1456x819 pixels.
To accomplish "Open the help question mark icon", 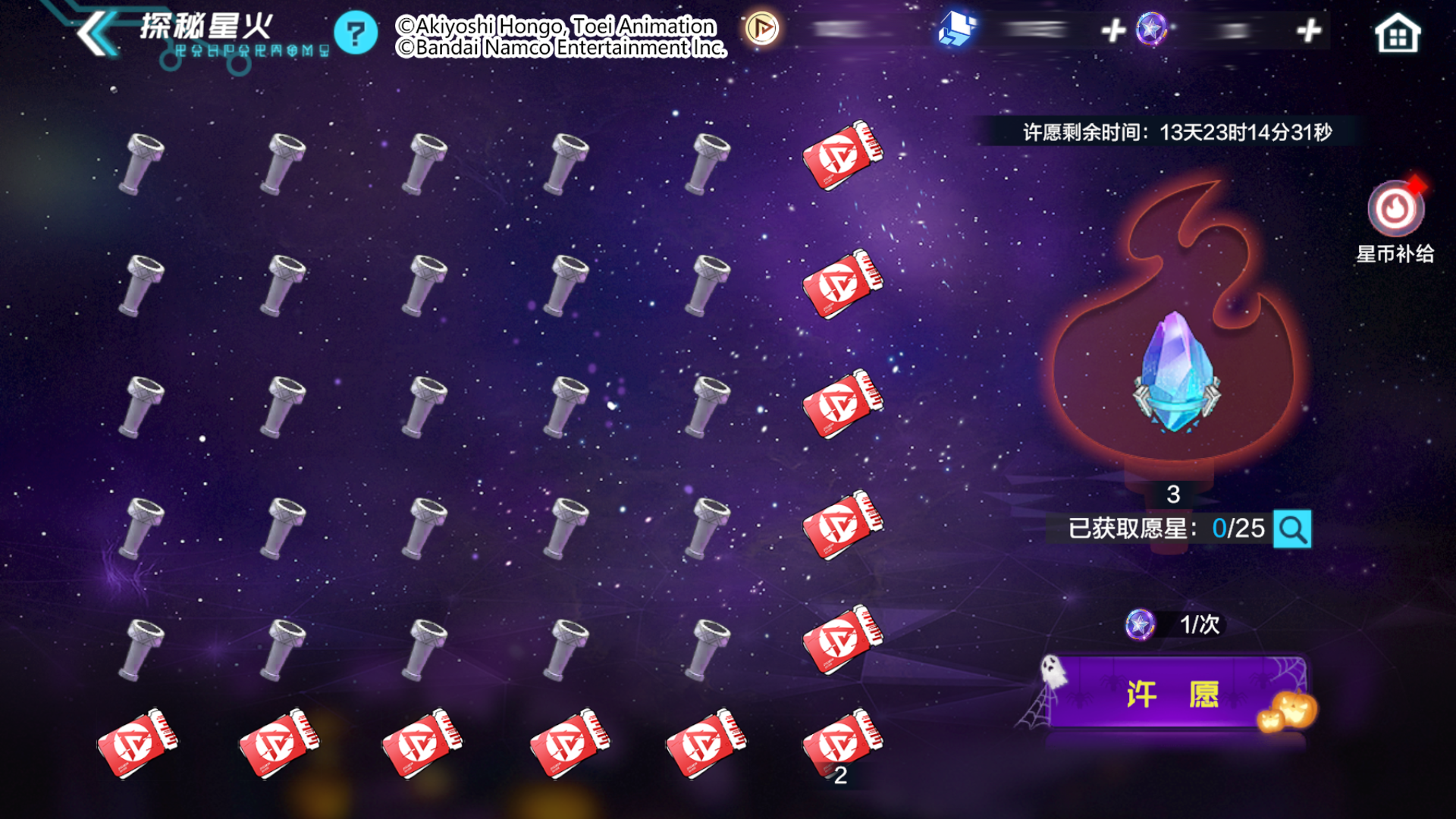I will click(x=355, y=32).
